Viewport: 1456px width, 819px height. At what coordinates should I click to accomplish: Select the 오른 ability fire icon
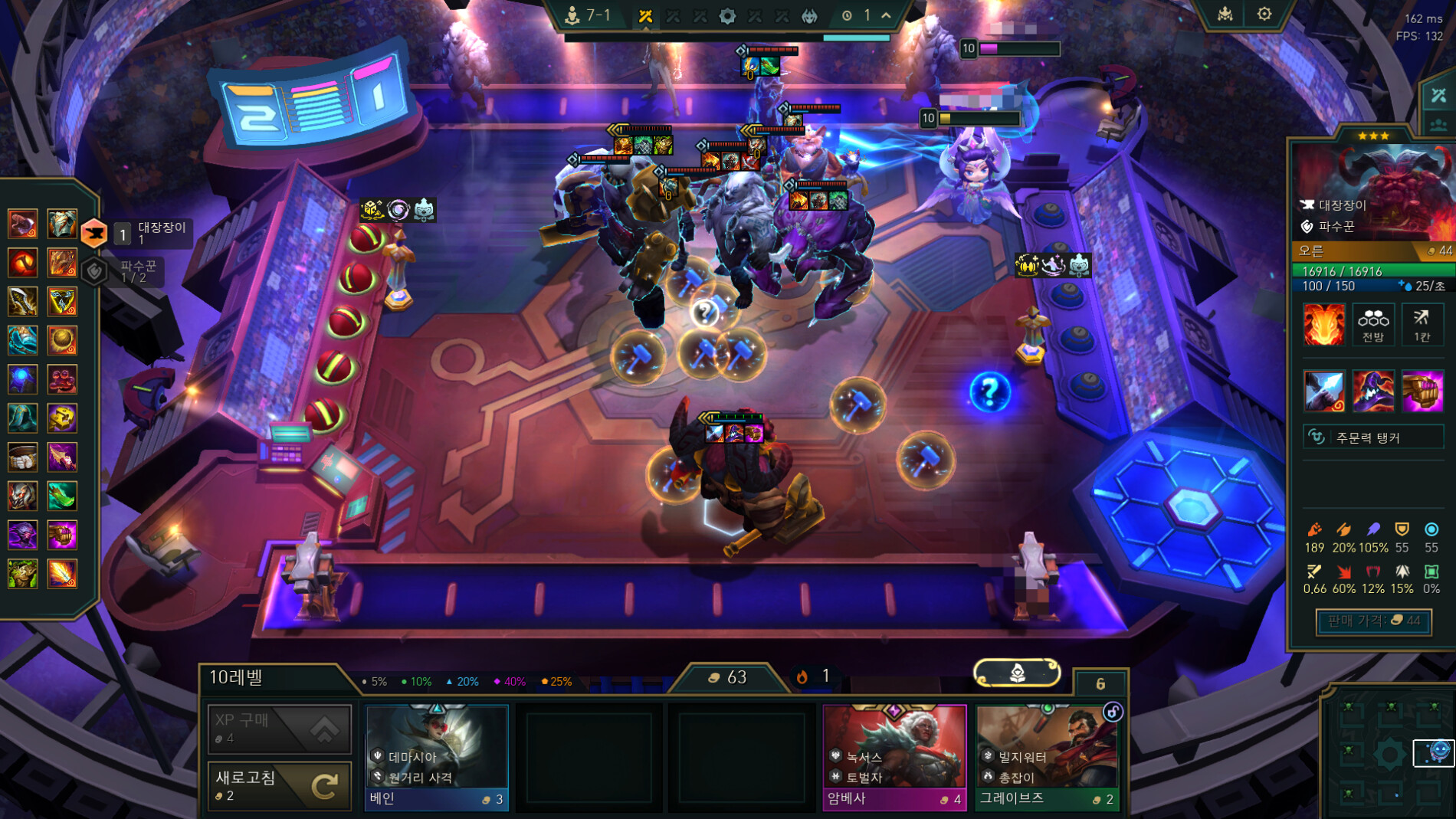click(x=1323, y=324)
